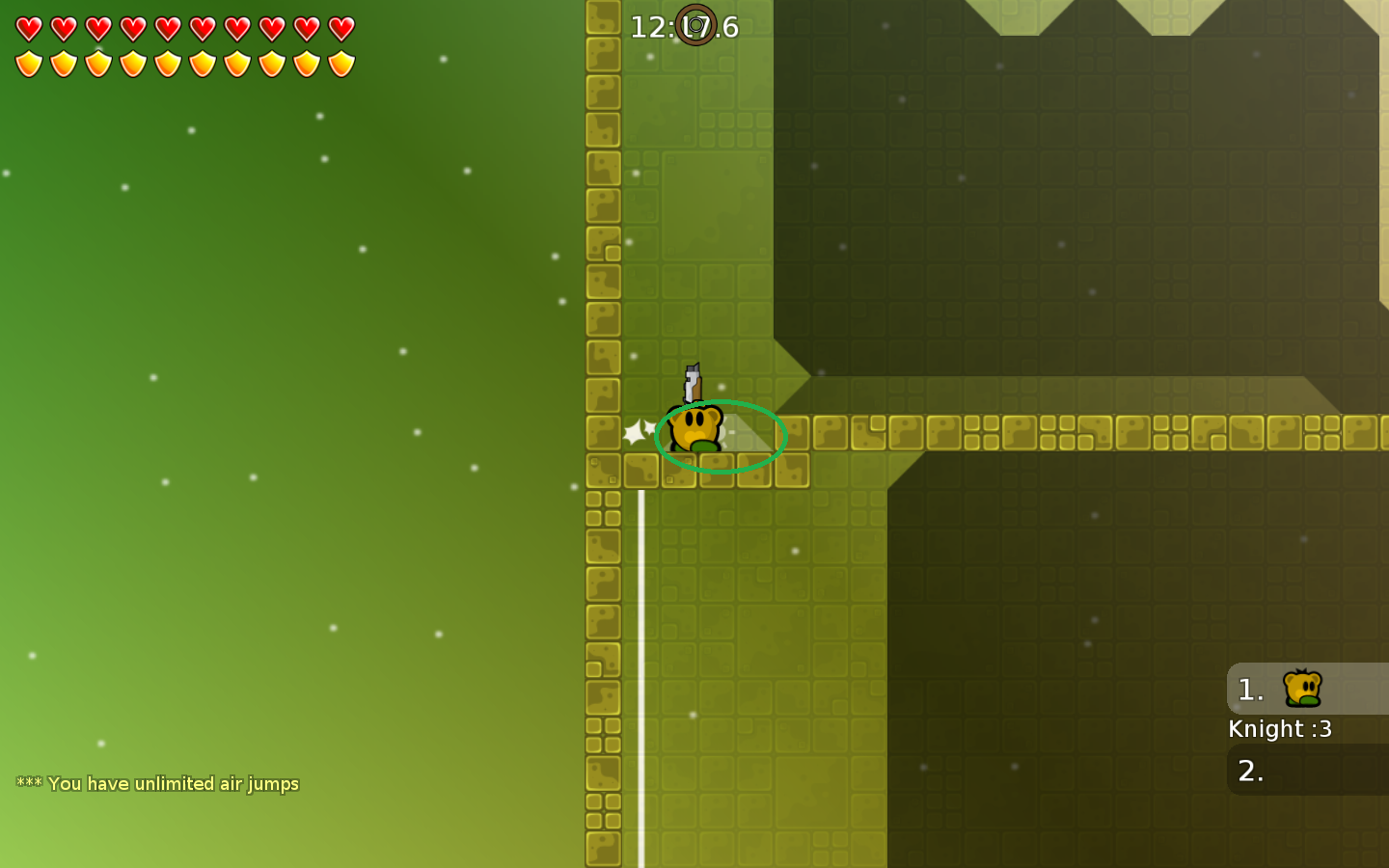Click the Knight :3 score text

1280,729
